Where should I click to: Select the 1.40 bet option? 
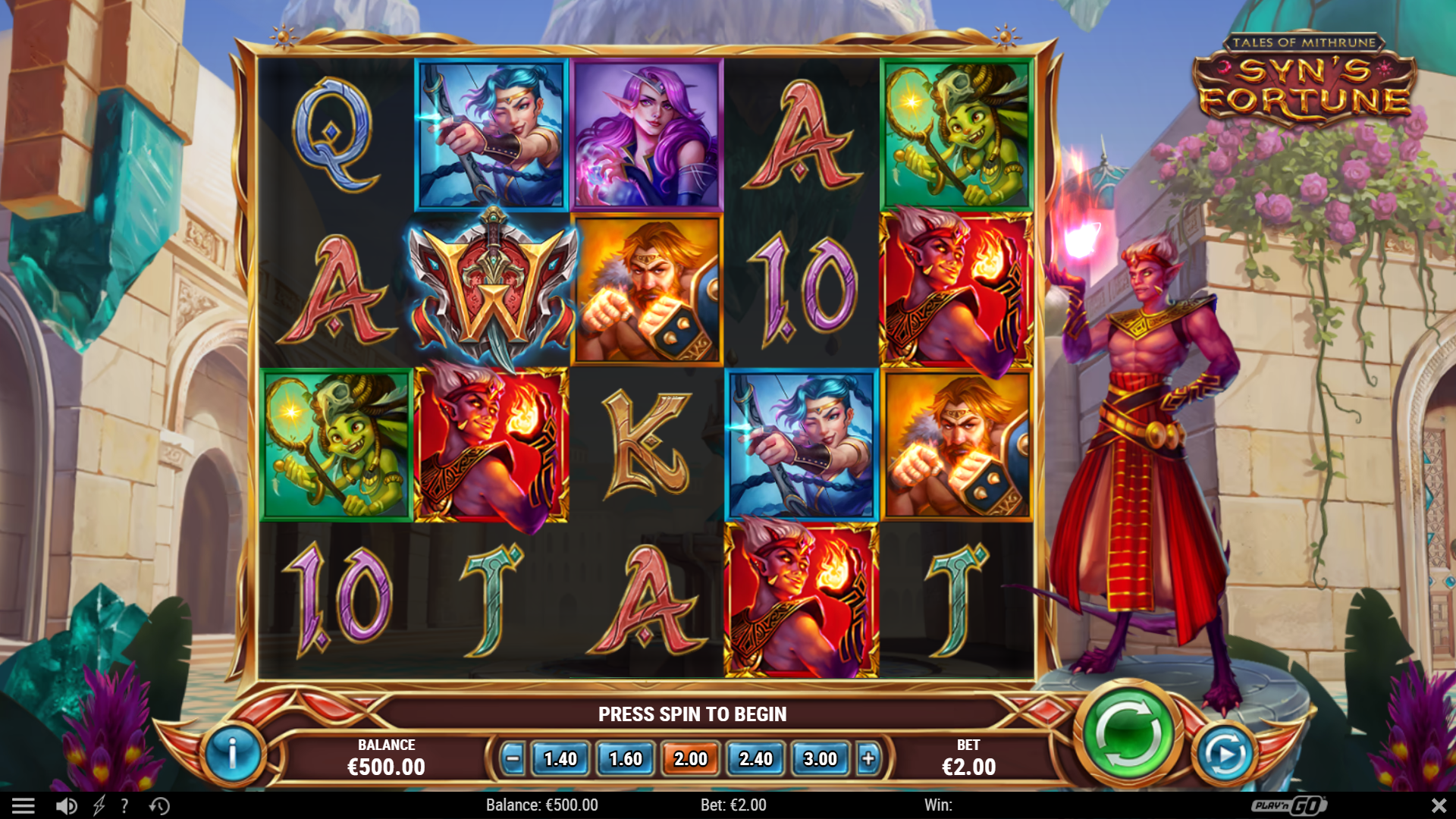[560, 758]
